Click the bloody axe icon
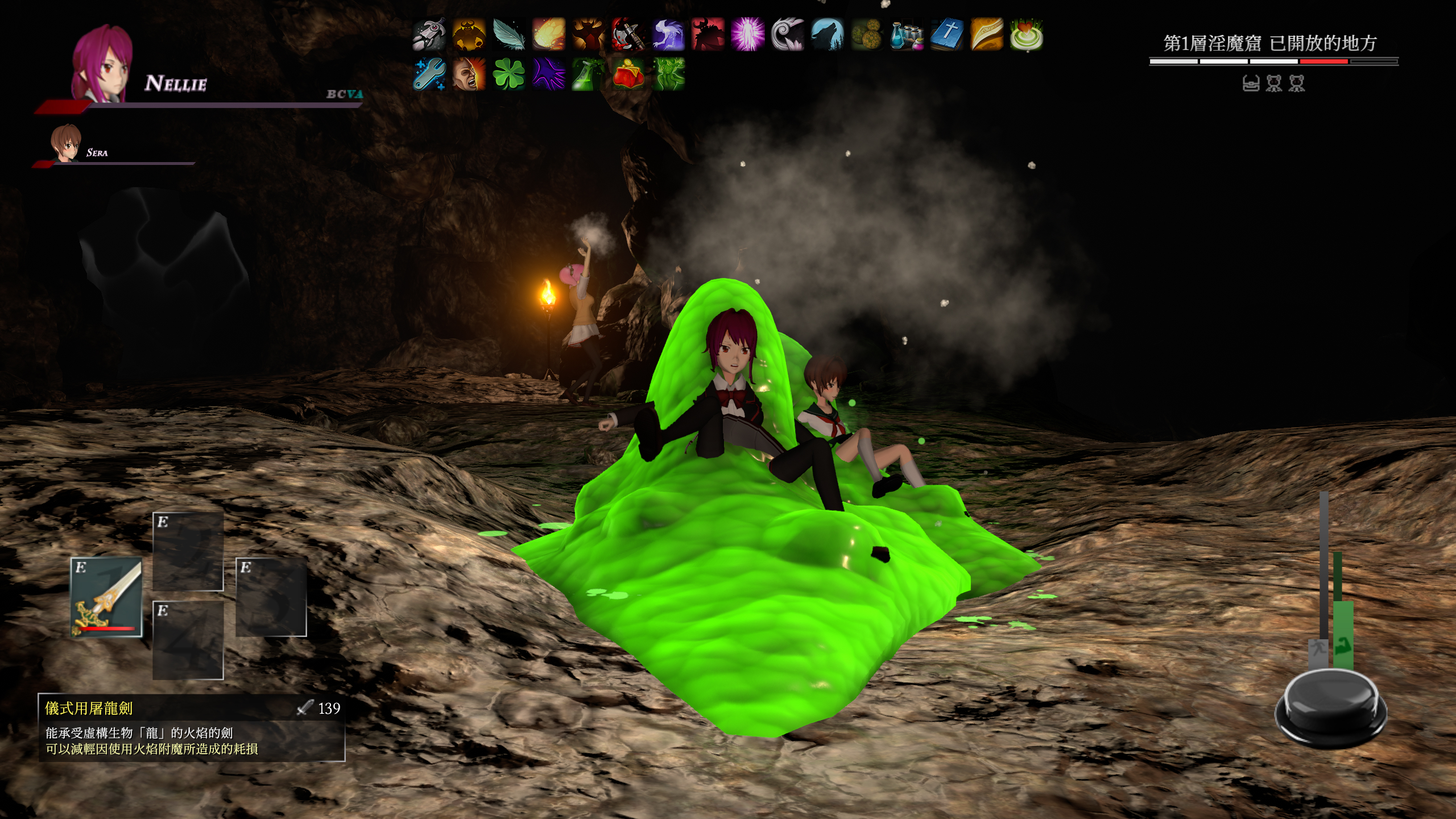Image resolution: width=1456 pixels, height=819 pixels. 628,34
